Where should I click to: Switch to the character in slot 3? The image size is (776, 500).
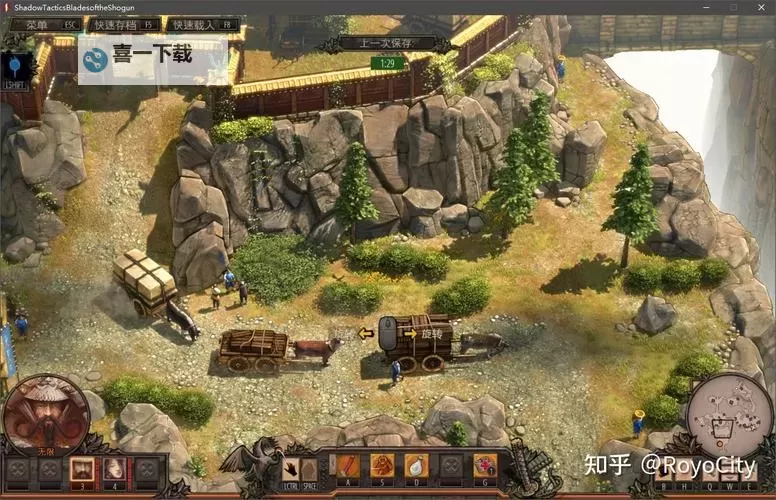click(81, 467)
